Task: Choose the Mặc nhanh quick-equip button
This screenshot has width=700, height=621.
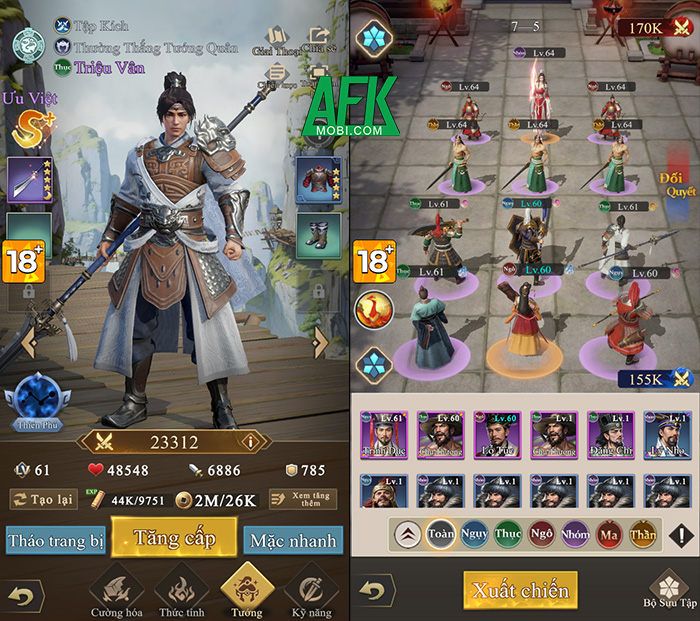Action: click(292, 540)
